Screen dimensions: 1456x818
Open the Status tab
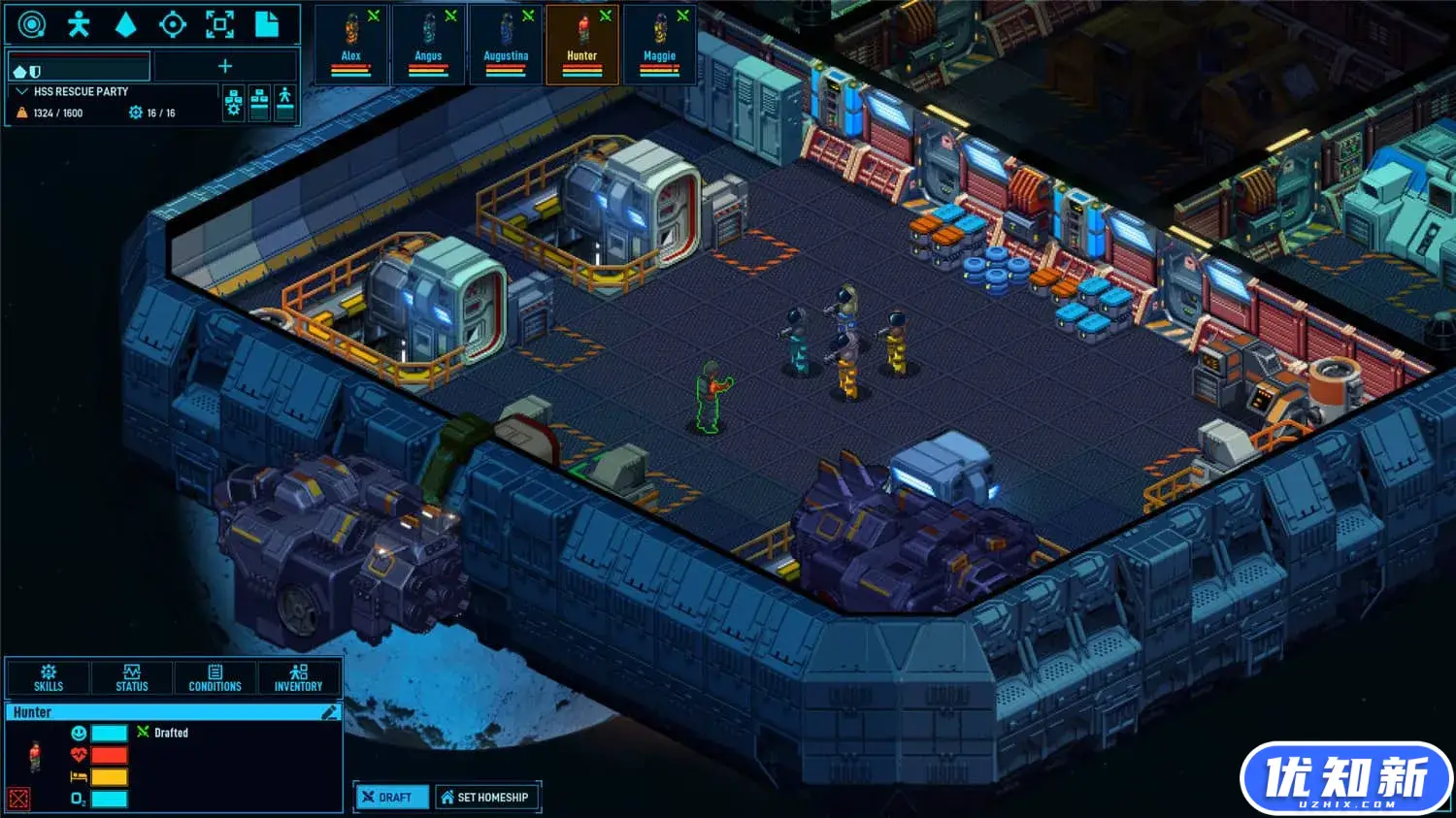[132, 677]
